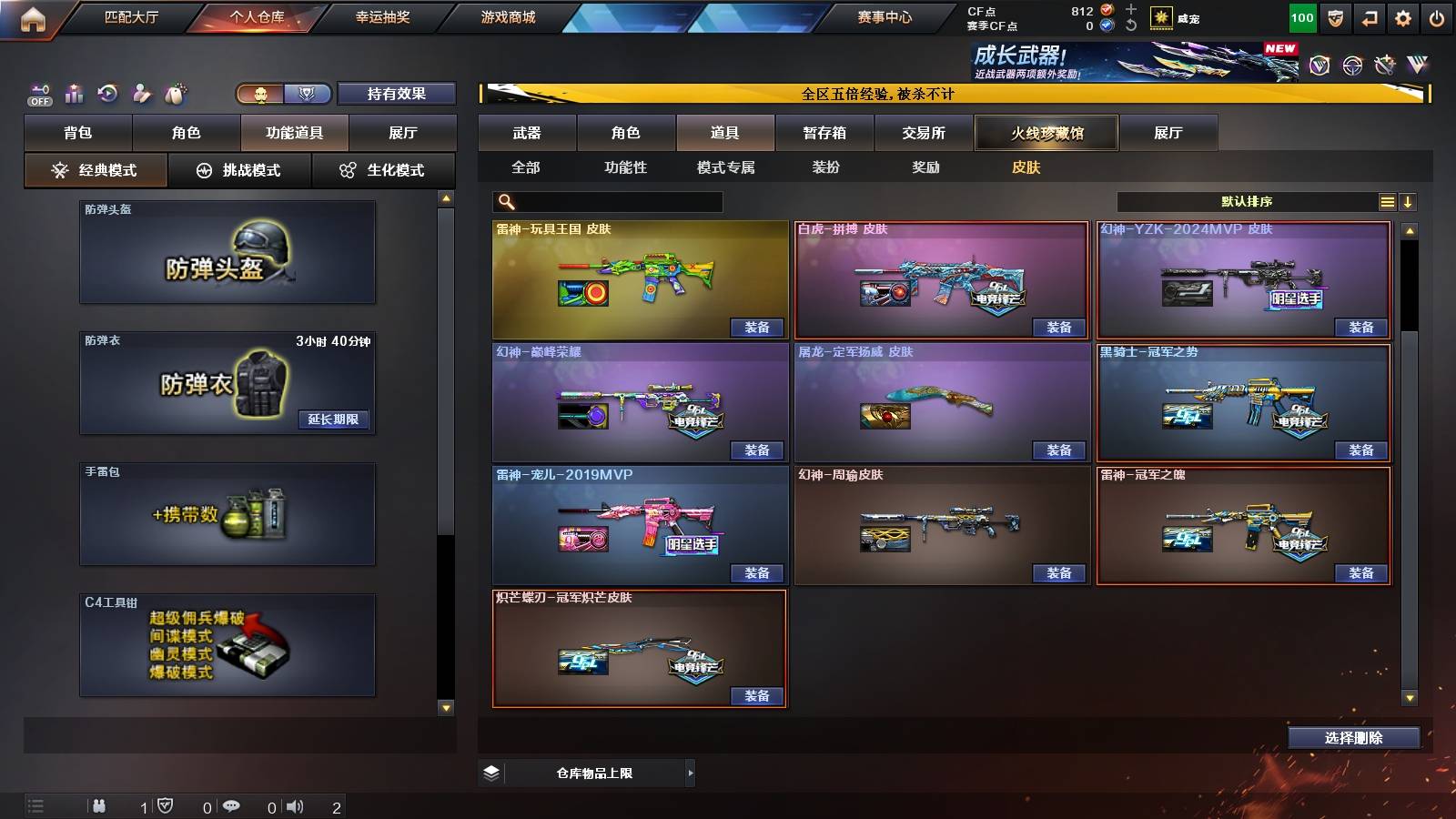Open the 默认排序 sorting dropdown
The image size is (1456, 819).
click(x=1247, y=200)
